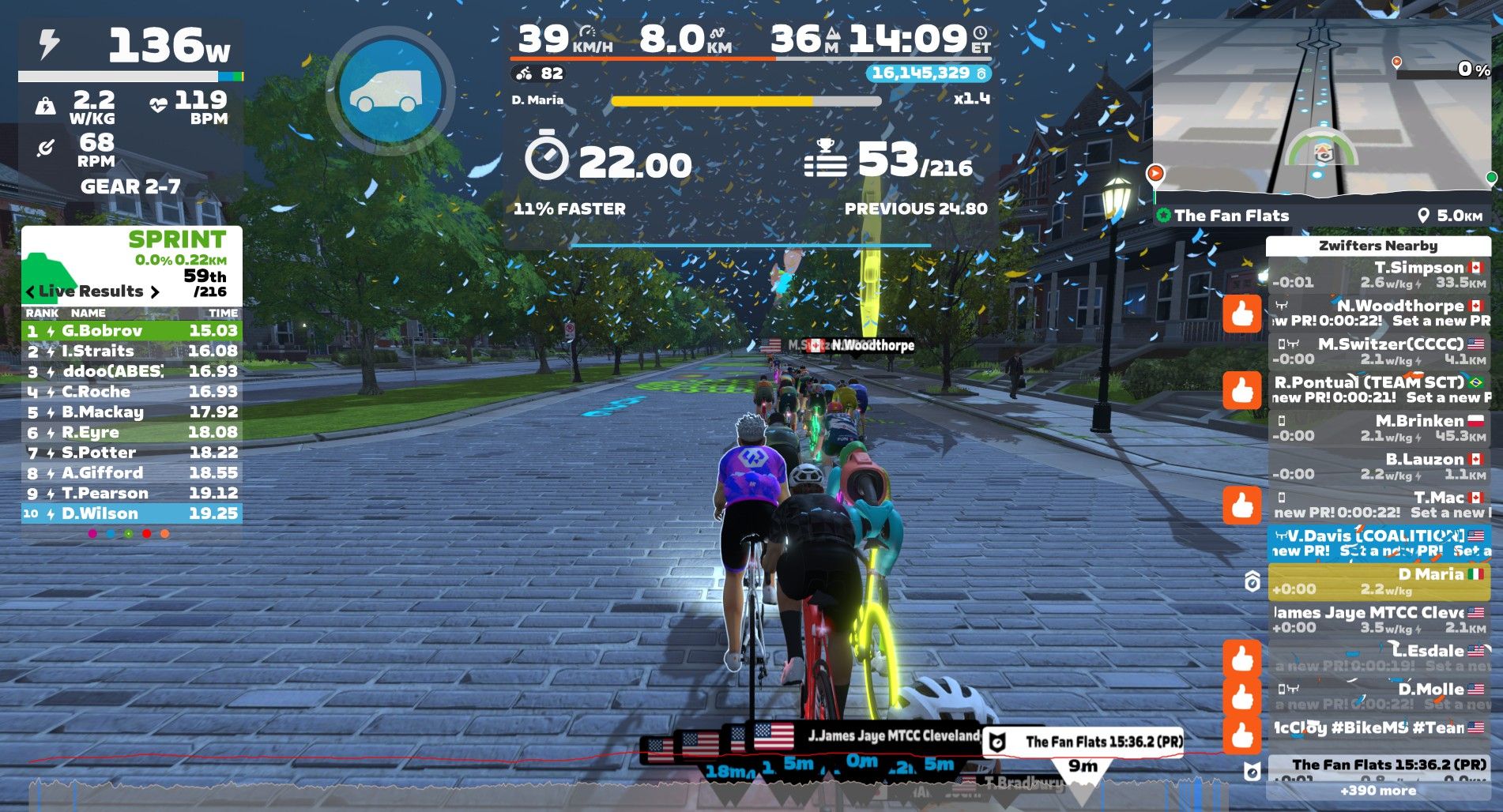Give Ride On thumbs-up to L.Esdale

(1241, 658)
